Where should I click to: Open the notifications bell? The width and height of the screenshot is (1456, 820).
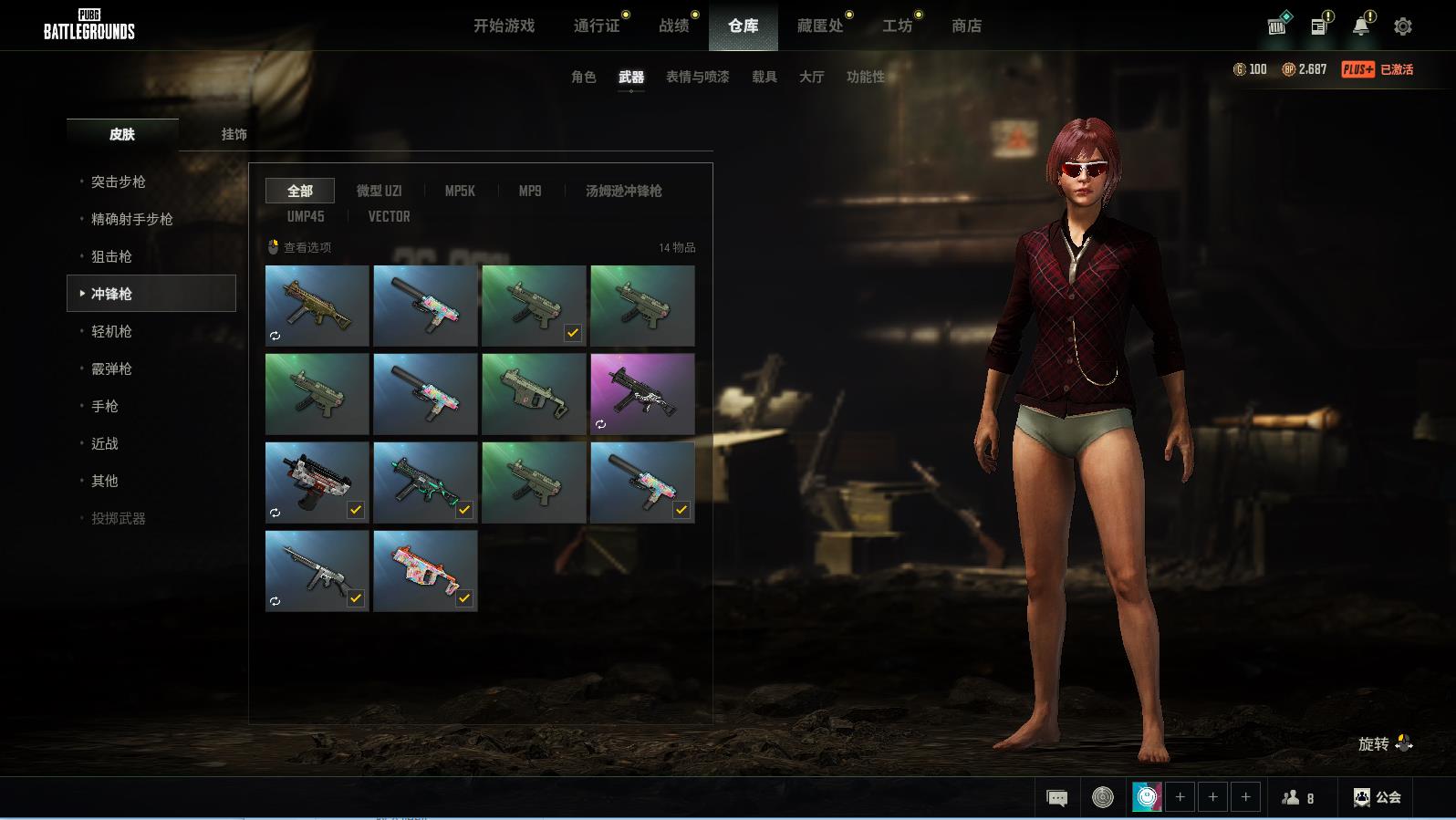pyautogui.click(x=1360, y=26)
